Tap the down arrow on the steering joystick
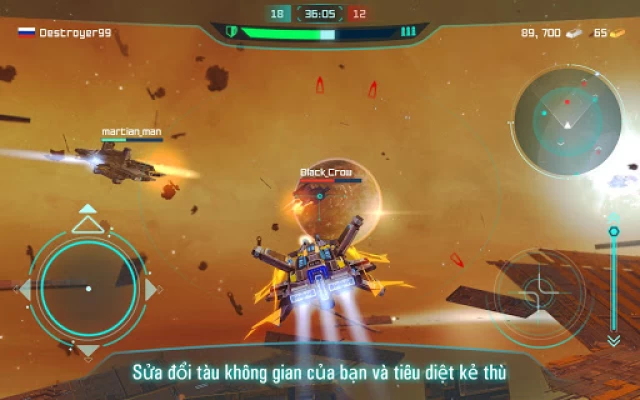 [x=88, y=352]
